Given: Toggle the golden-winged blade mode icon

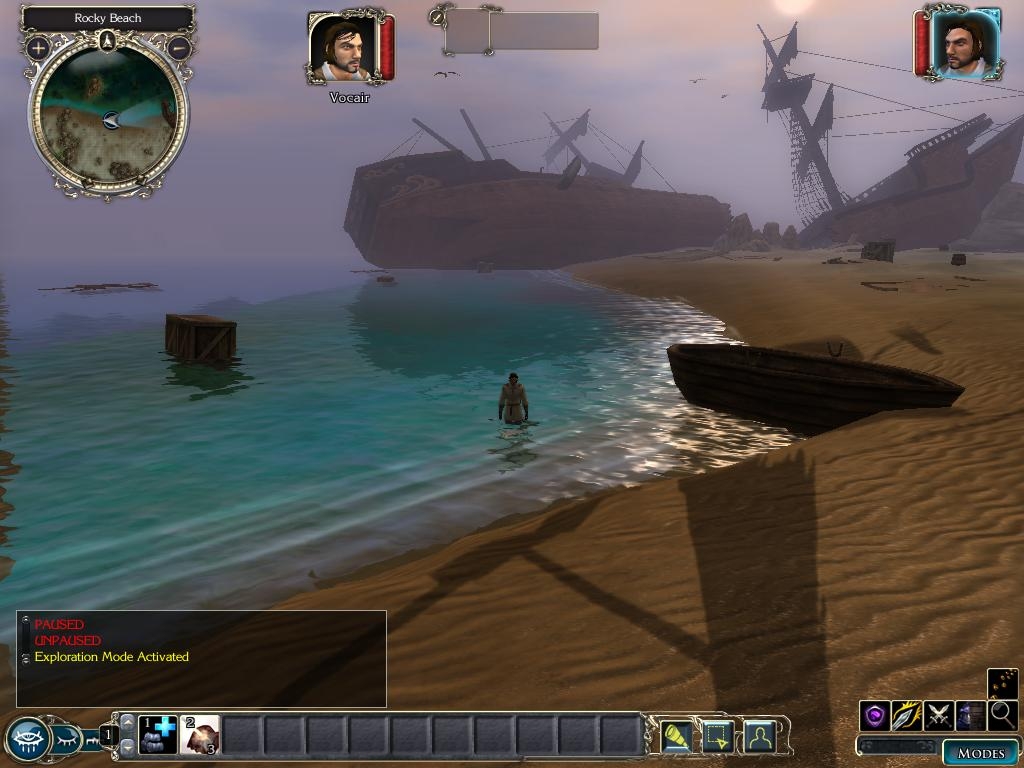Looking at the screenshot, I should (x=907, y=716).
